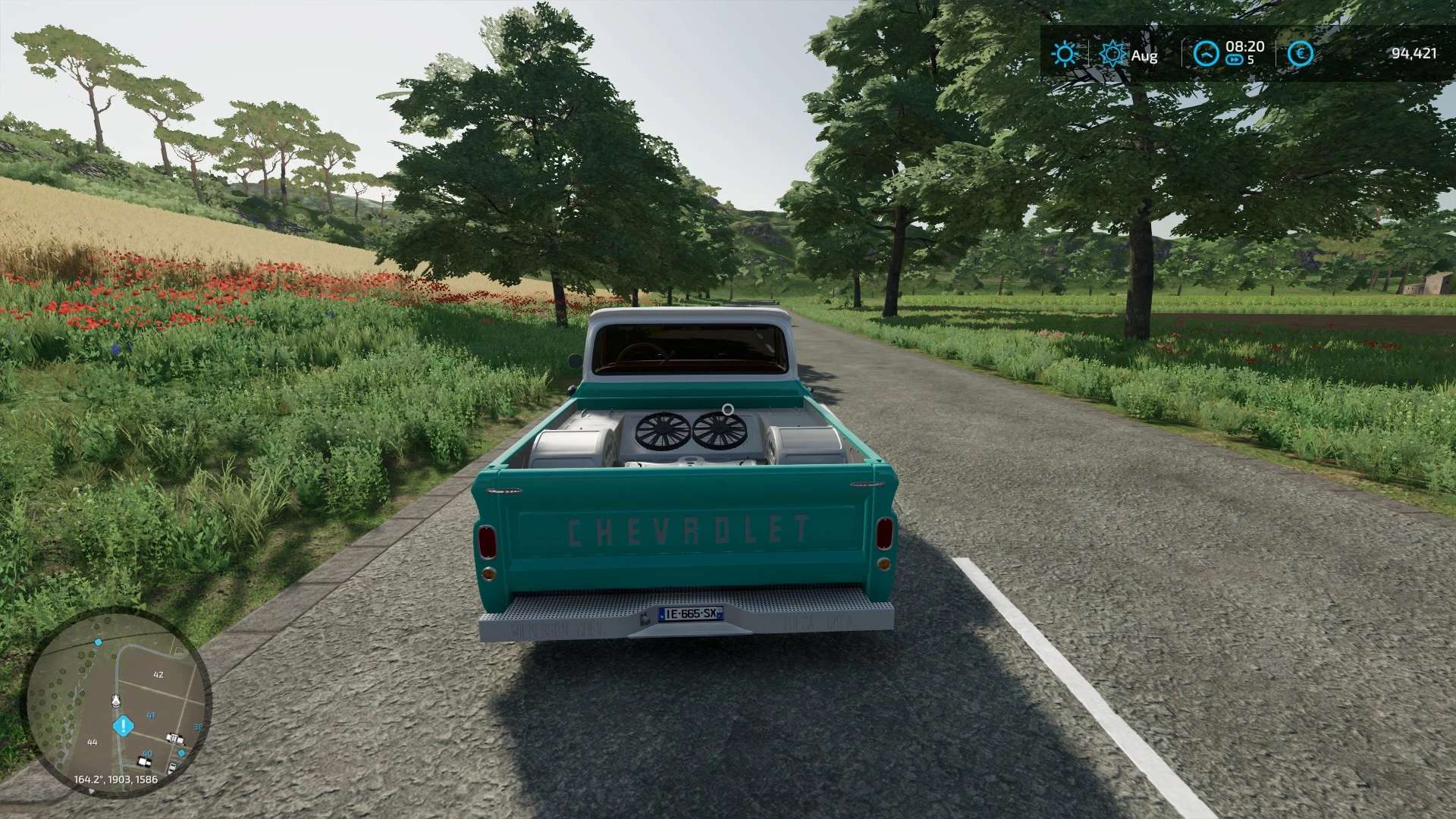Select the blue exclamation marker on minimap
This screenshot has height=819, width=1456.
(122, 726)
